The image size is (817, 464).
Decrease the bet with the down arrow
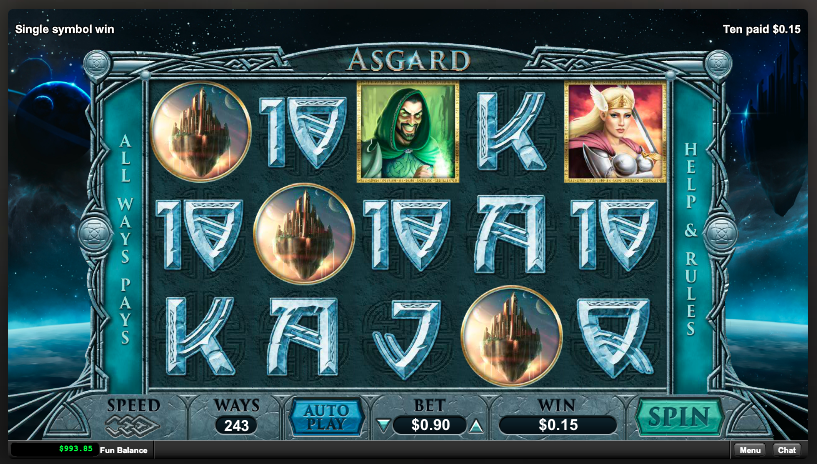382,425
